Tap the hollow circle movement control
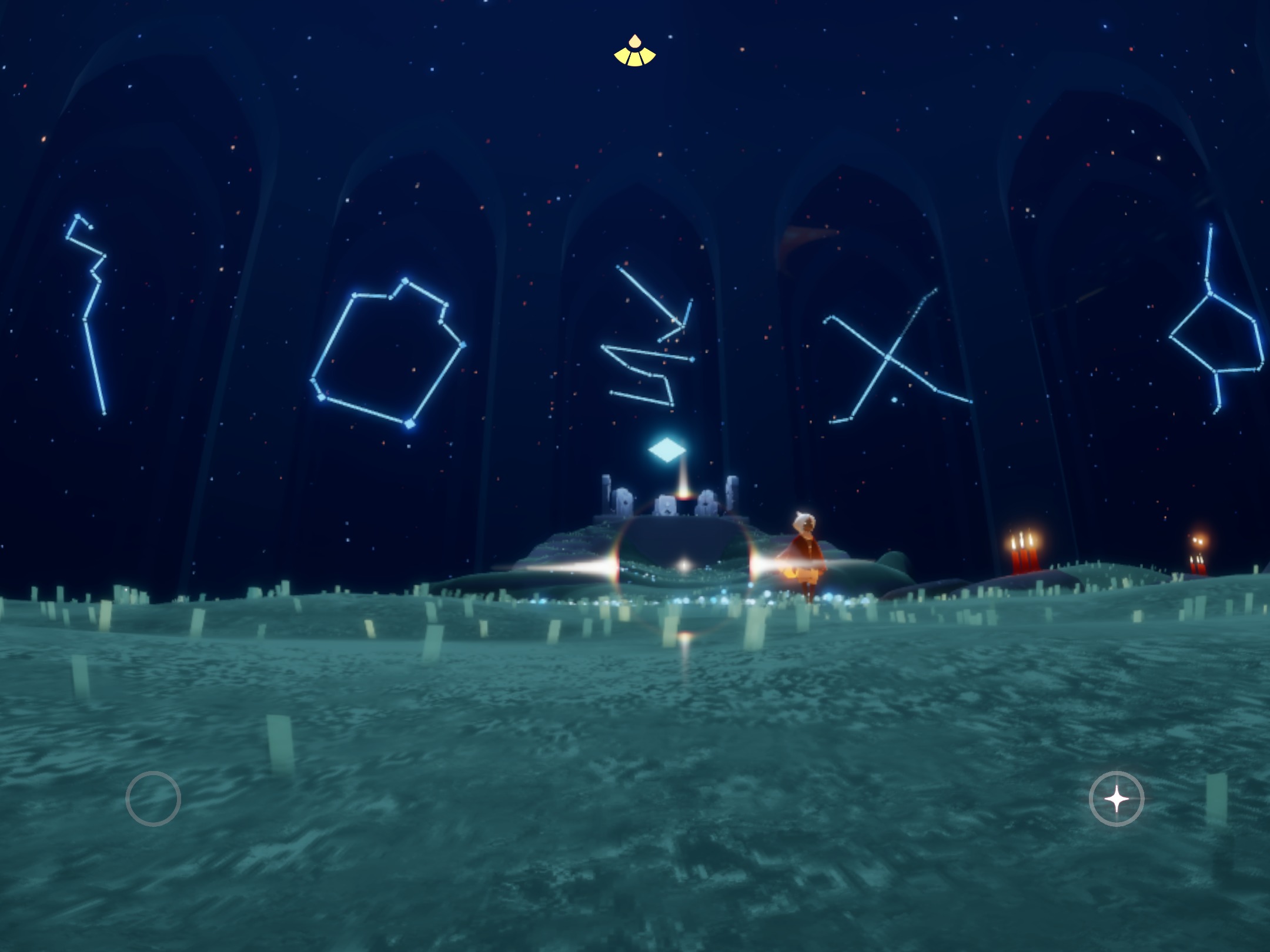The width and height of the screenshot is (1270, 952). pos(153,798)
